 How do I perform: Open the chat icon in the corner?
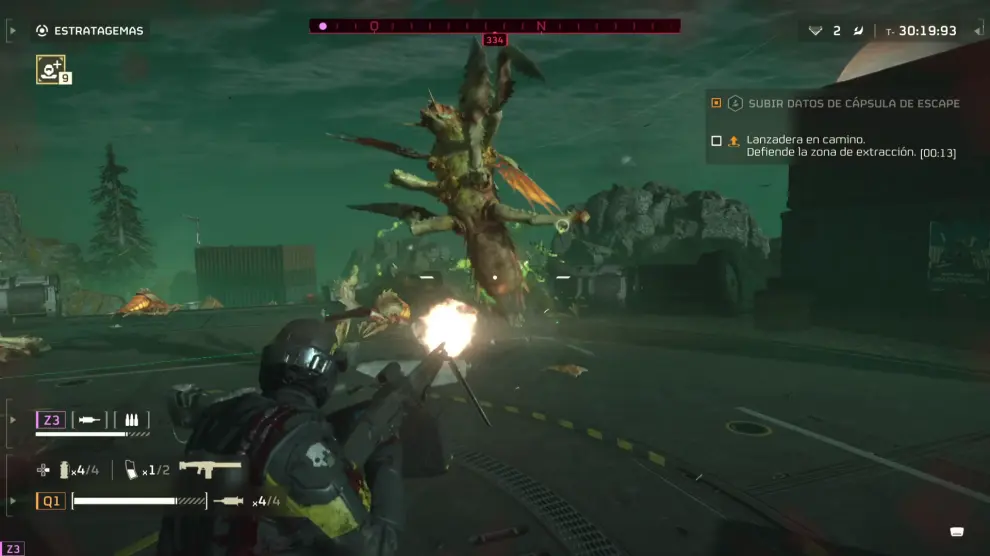(957, 531)
